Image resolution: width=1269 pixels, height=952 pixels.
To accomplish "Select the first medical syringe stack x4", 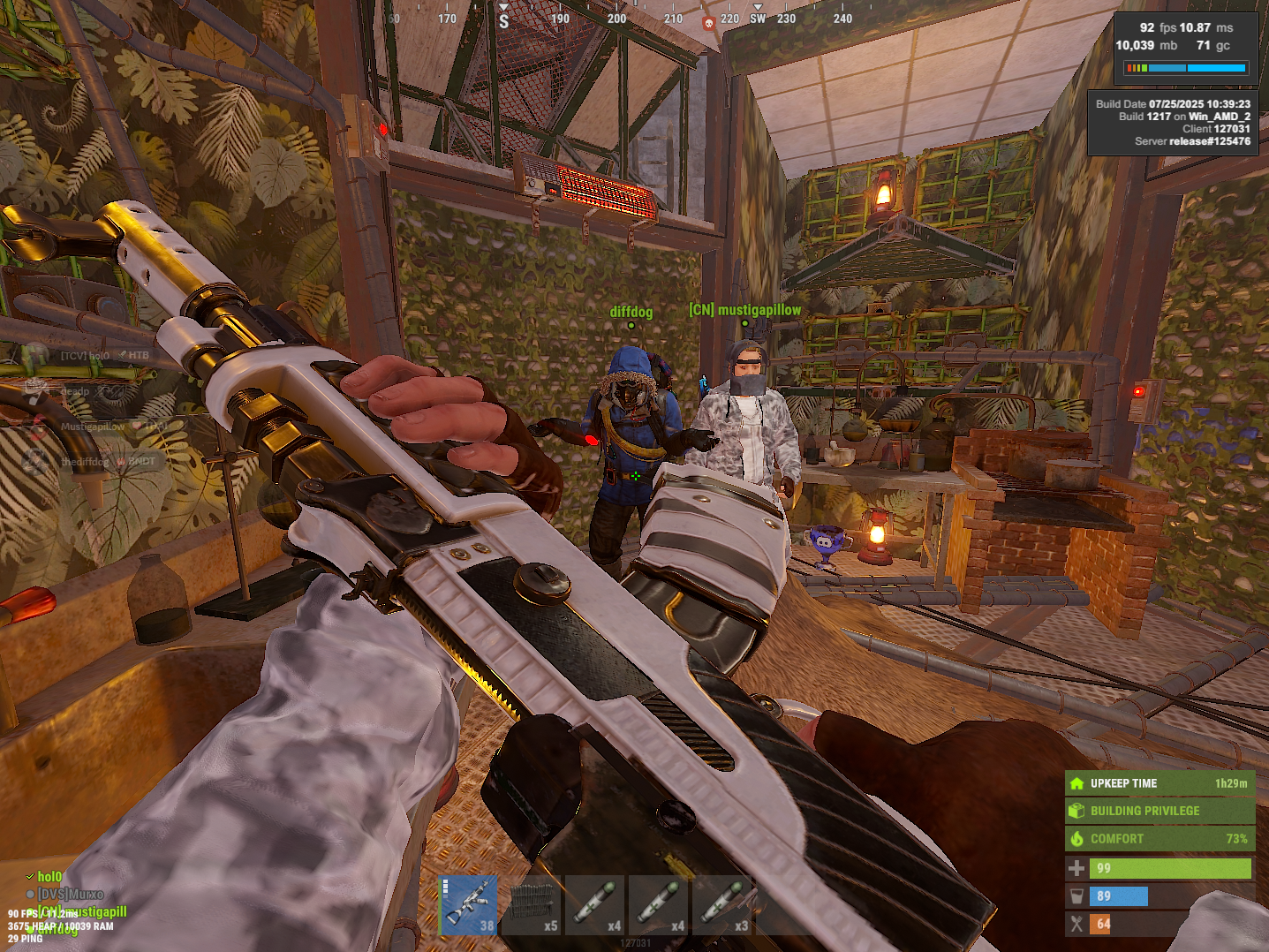I will coord(594,904).
